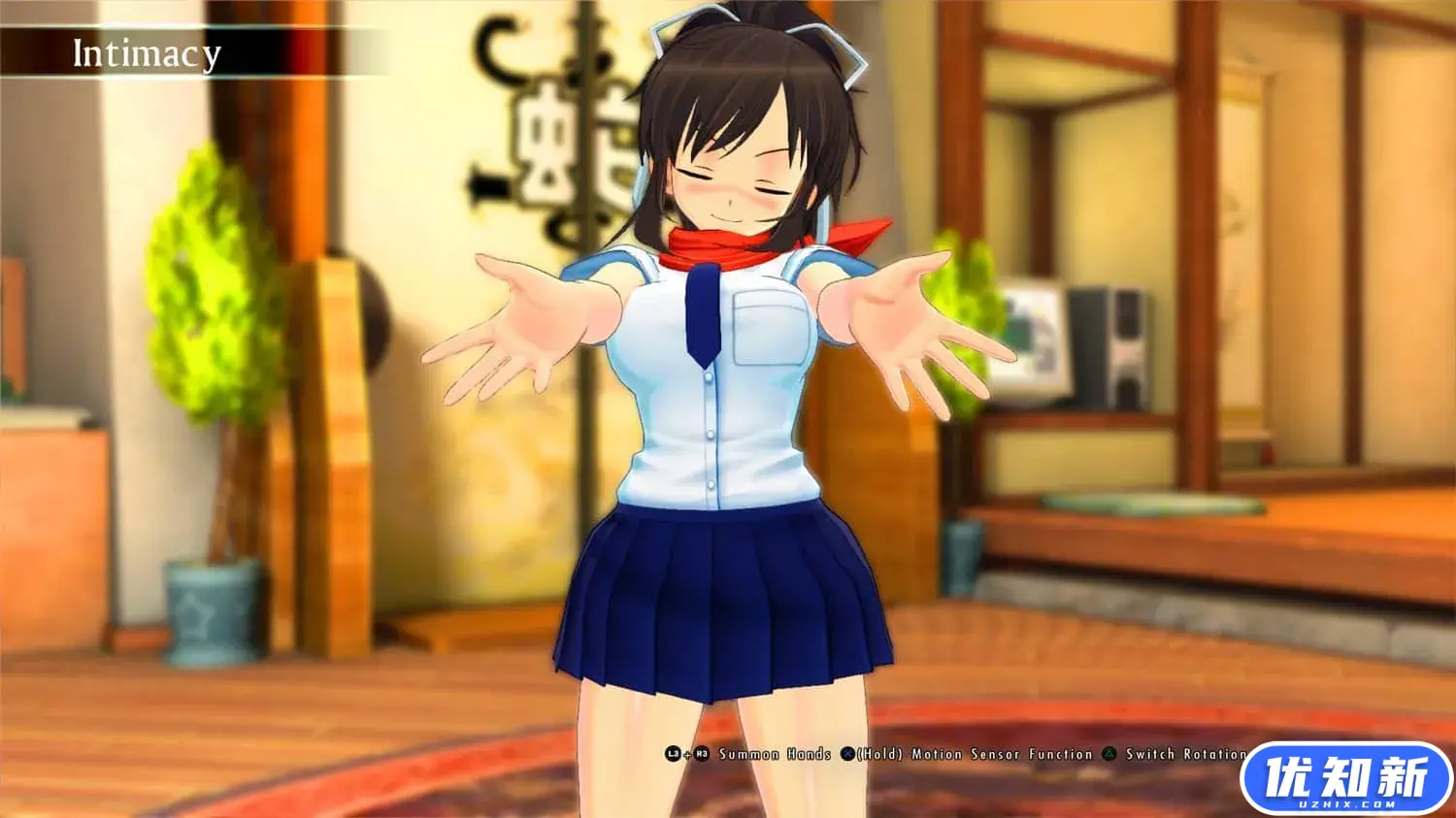
Task: Activate the Summon Hands command
Action: point(774,753)
